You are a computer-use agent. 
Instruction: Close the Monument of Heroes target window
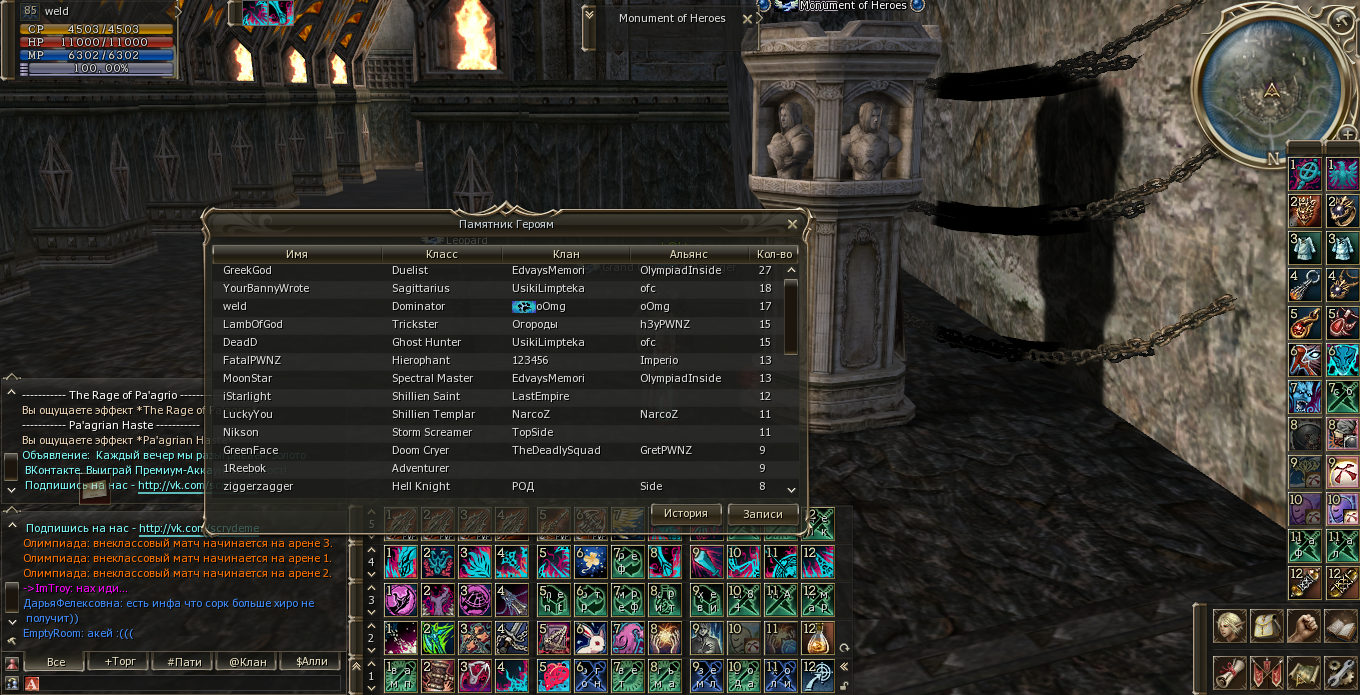tap(748, 18)
